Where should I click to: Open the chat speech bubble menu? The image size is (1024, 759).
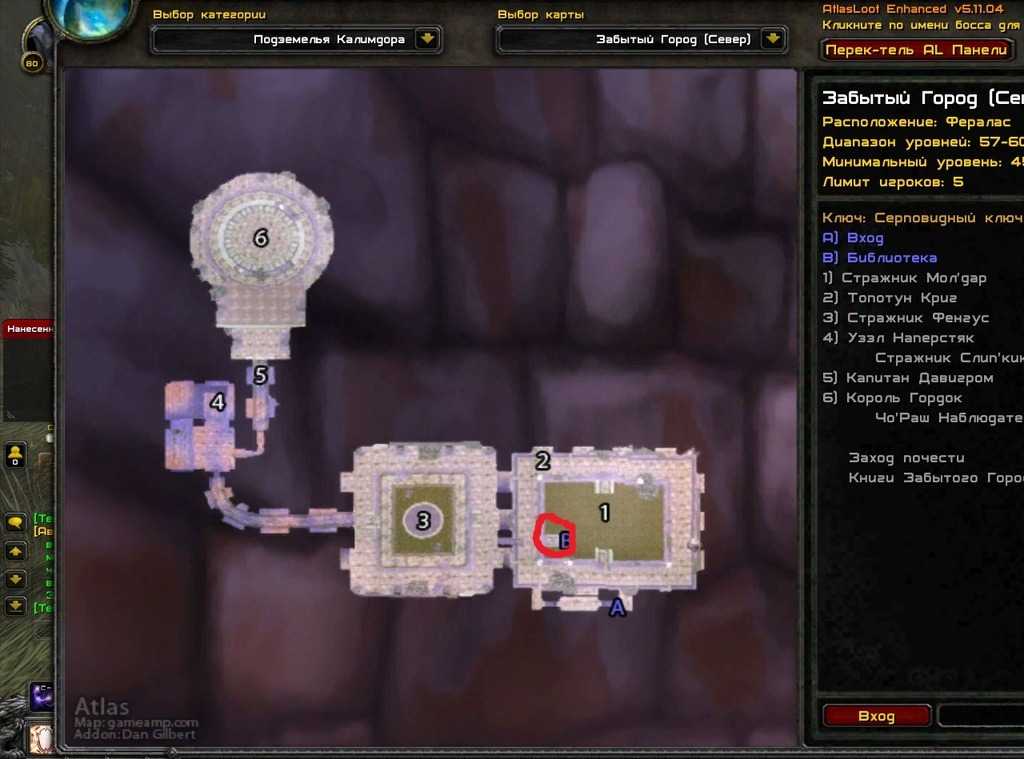click(16, 522)
